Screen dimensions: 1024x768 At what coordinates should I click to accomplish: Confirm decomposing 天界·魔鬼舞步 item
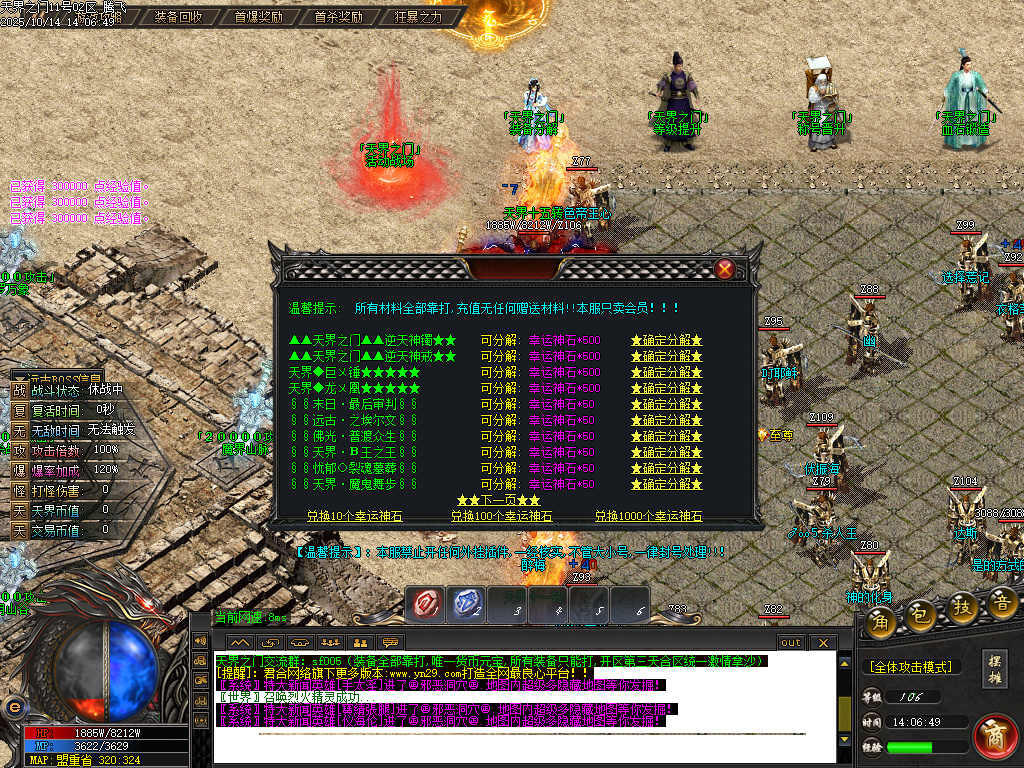point(666,484)
